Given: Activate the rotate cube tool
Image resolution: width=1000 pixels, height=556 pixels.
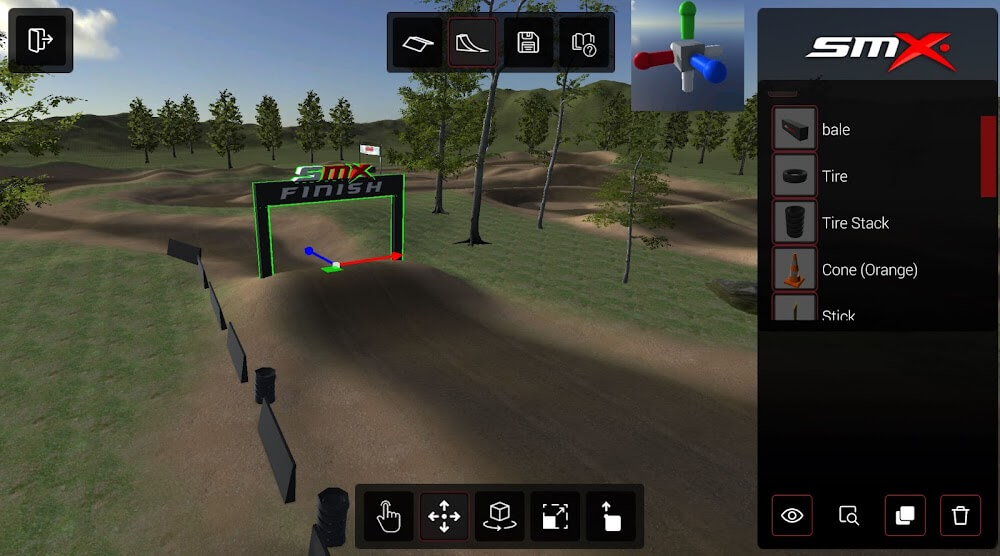Looking at the screenshot, I should pos(499,516).
